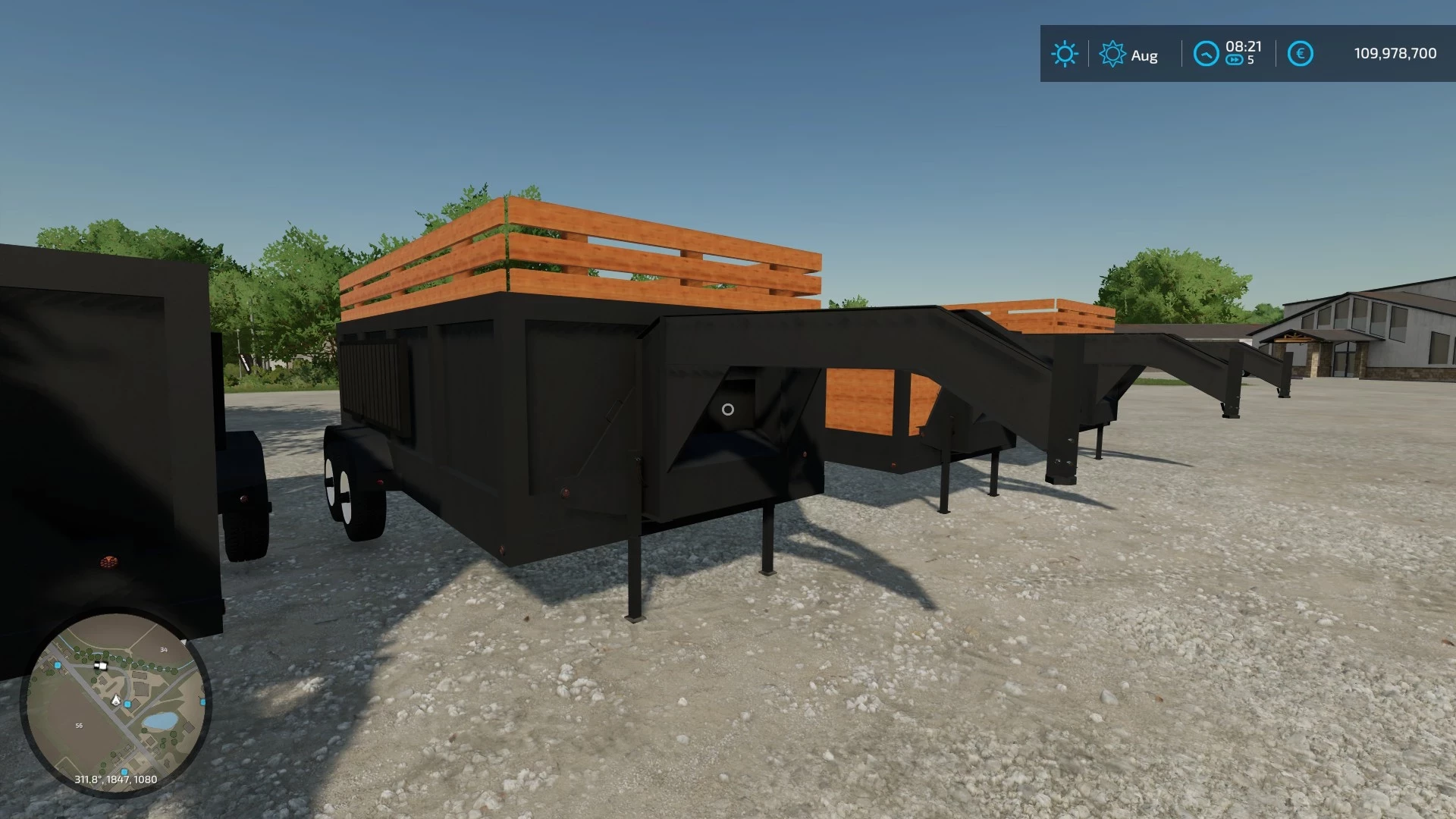Select the white vehicle blip on the minimap

pos(100,666)
